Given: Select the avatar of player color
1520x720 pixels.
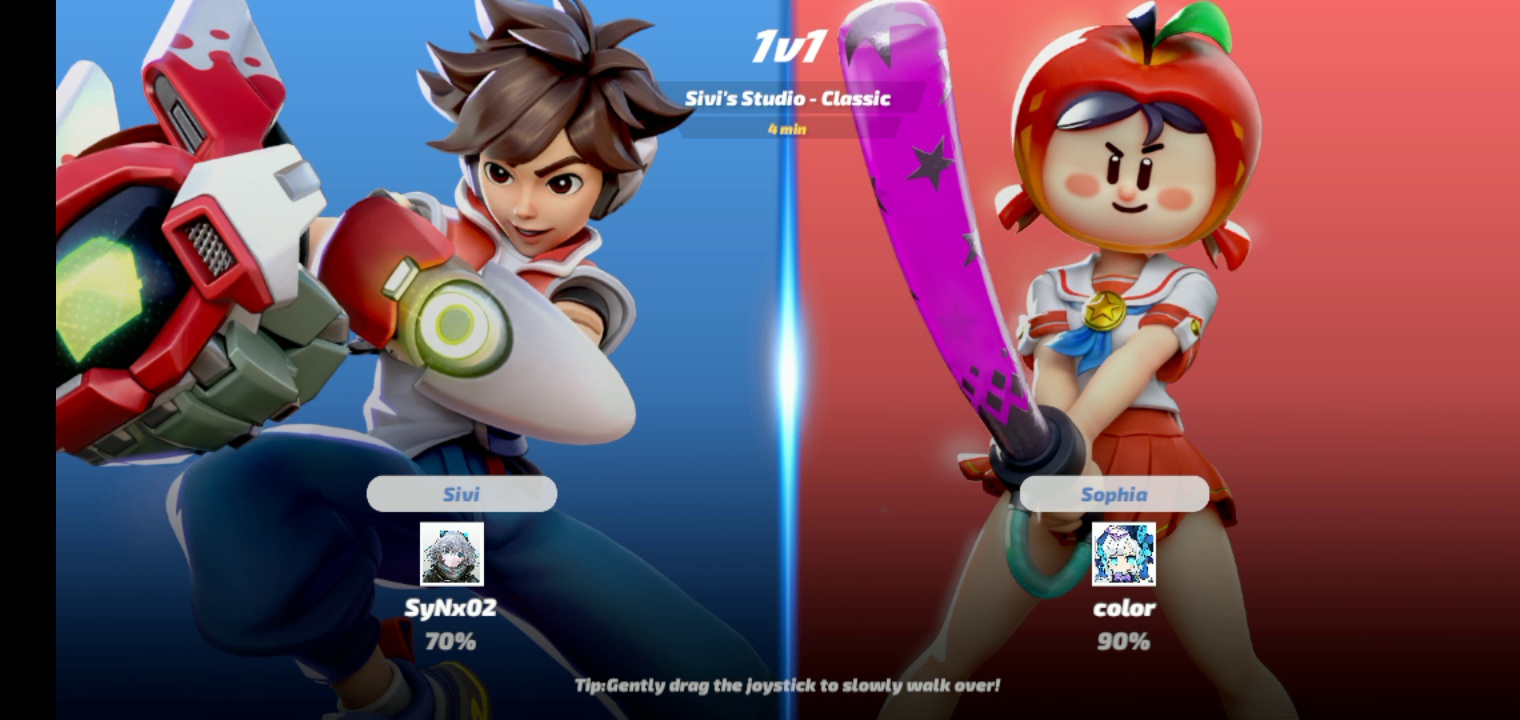Looking at the screenshot, I should point(1124,554).
